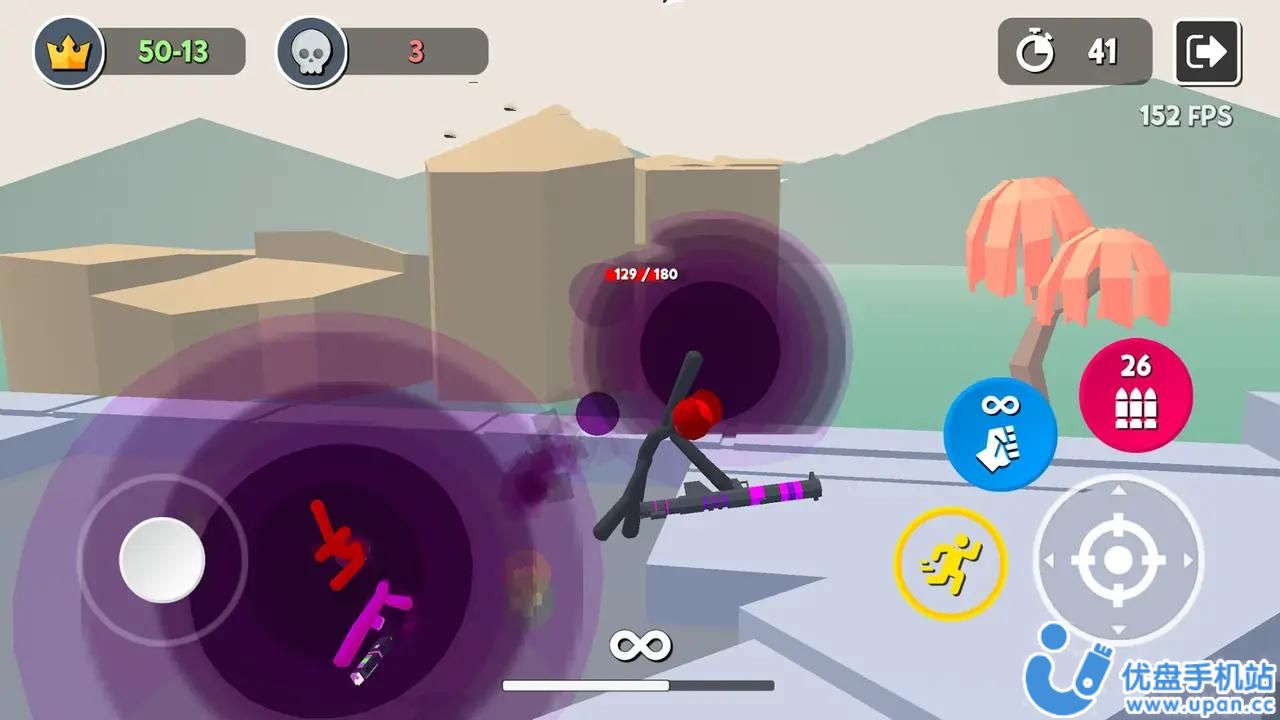This screenshot has width=1280, height=720.
Task: Activate the blue fist melee button
Action: coord(1000,434)
